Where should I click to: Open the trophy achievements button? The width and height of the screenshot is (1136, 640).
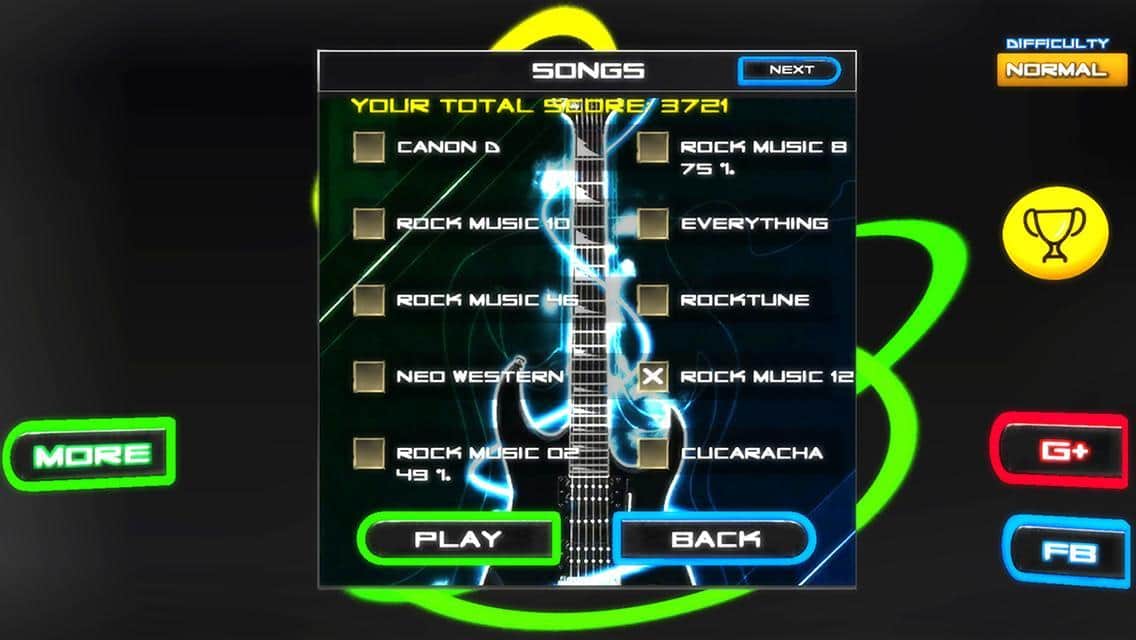pyautogui.click(x=1055, y=236)
